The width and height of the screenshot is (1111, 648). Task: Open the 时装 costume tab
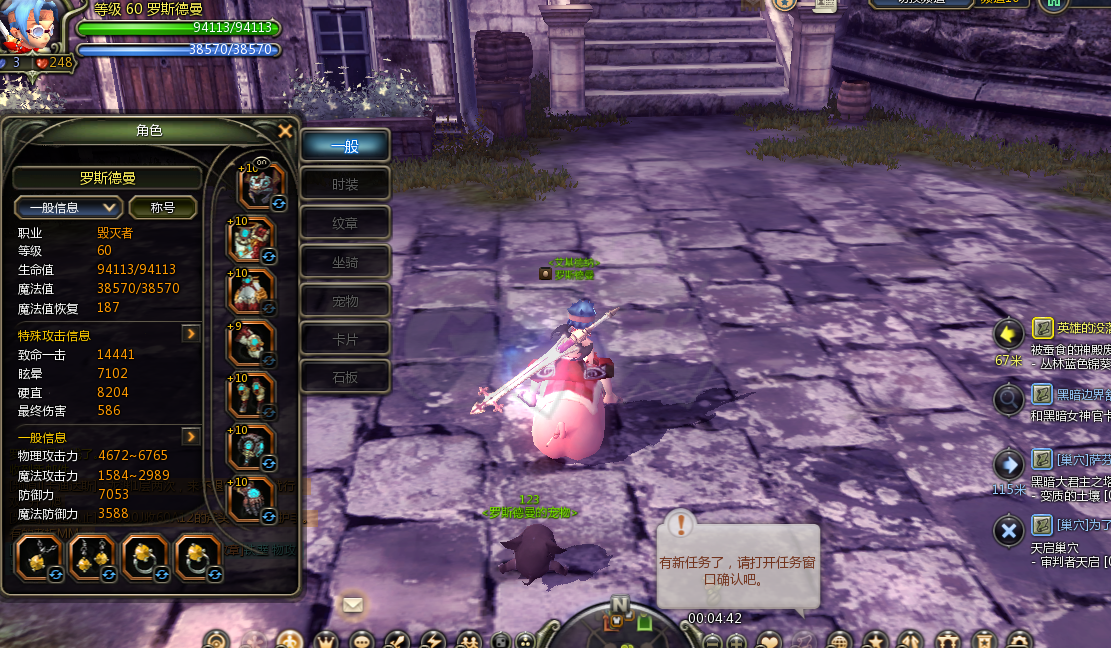pyautogui.click(x=345, y=185)
